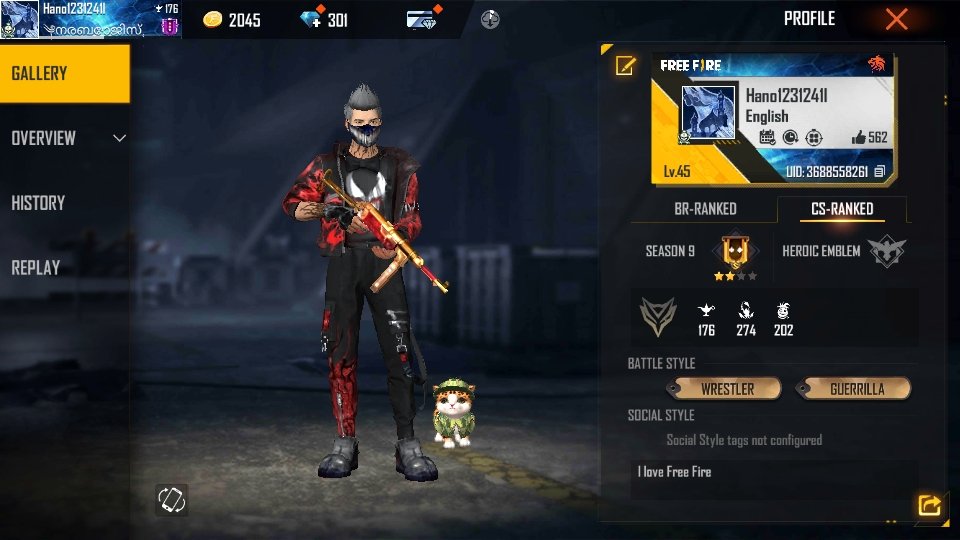Select the CS-Ranked tab
Screen dimensions: 960x540
(x=842, y=209)
